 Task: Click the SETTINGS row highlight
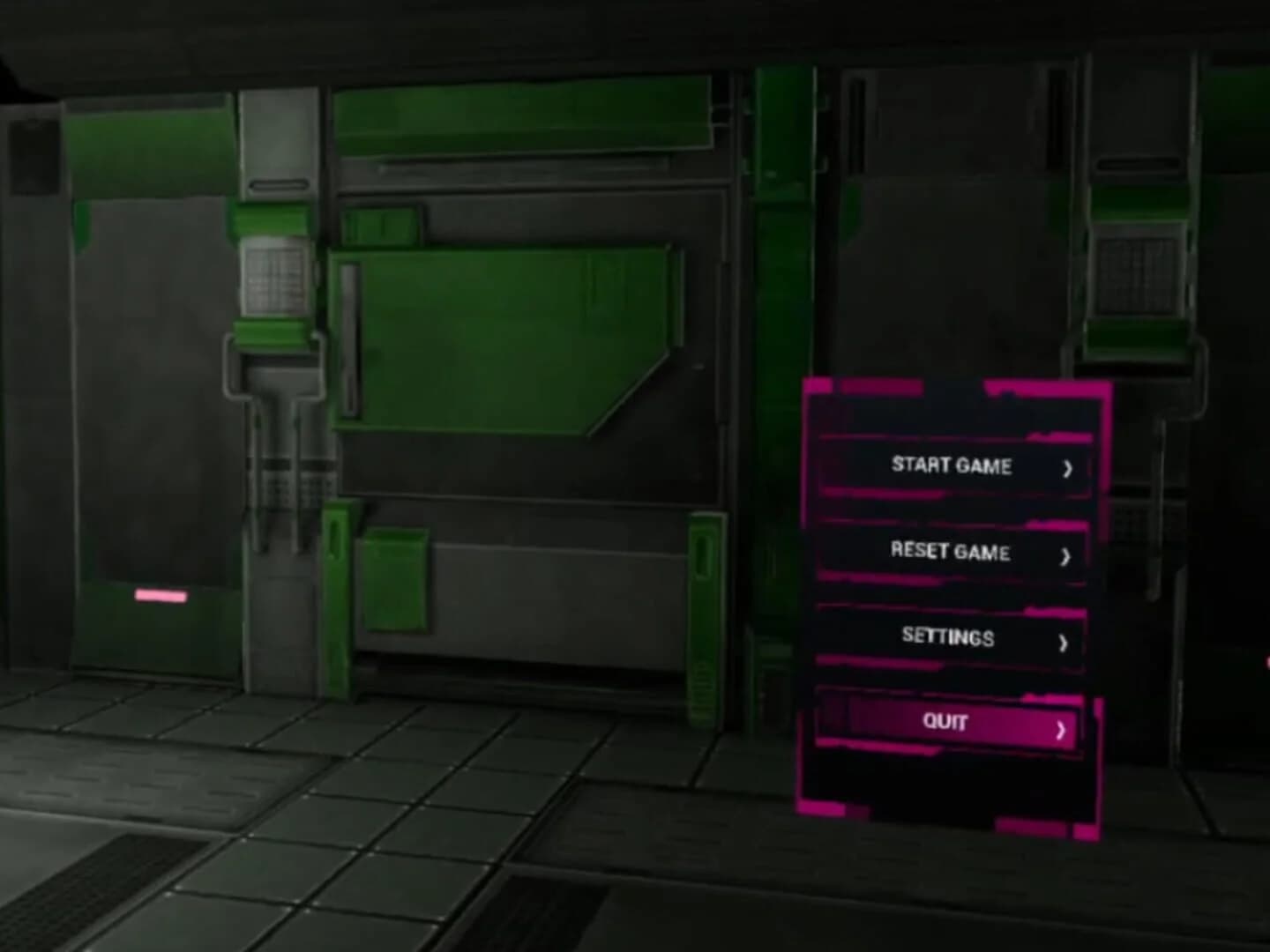tap(950, 637)
